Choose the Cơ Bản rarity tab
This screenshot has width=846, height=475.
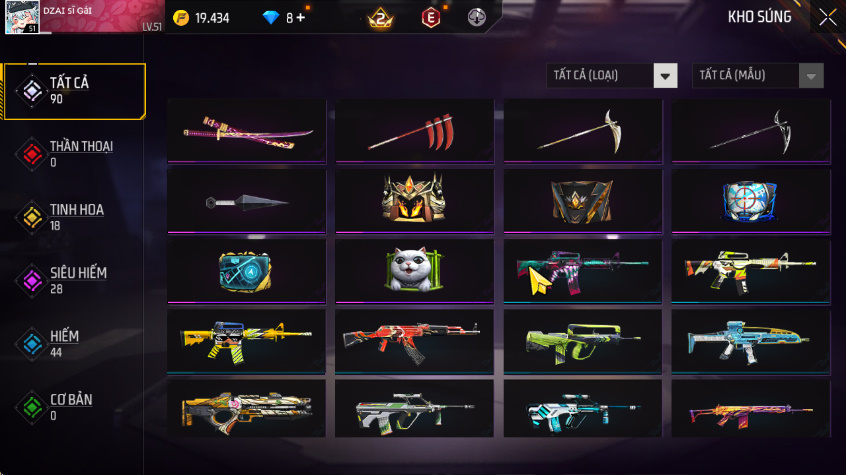pos(73,406)
